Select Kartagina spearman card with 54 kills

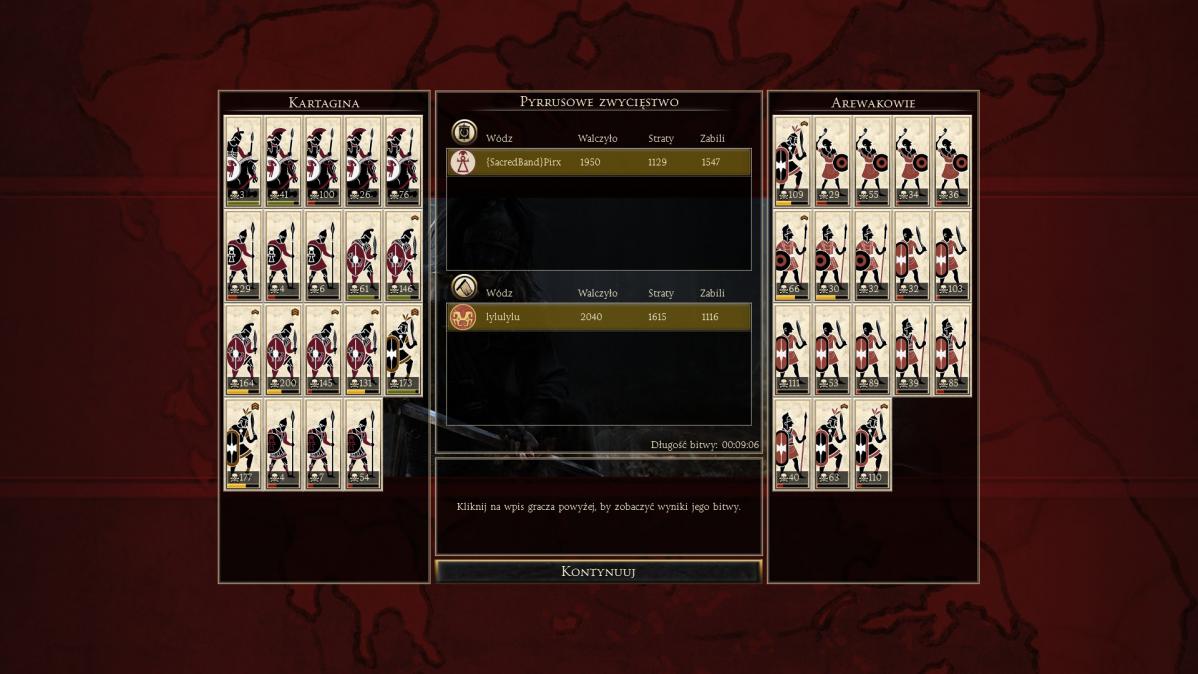coord(363,444)
